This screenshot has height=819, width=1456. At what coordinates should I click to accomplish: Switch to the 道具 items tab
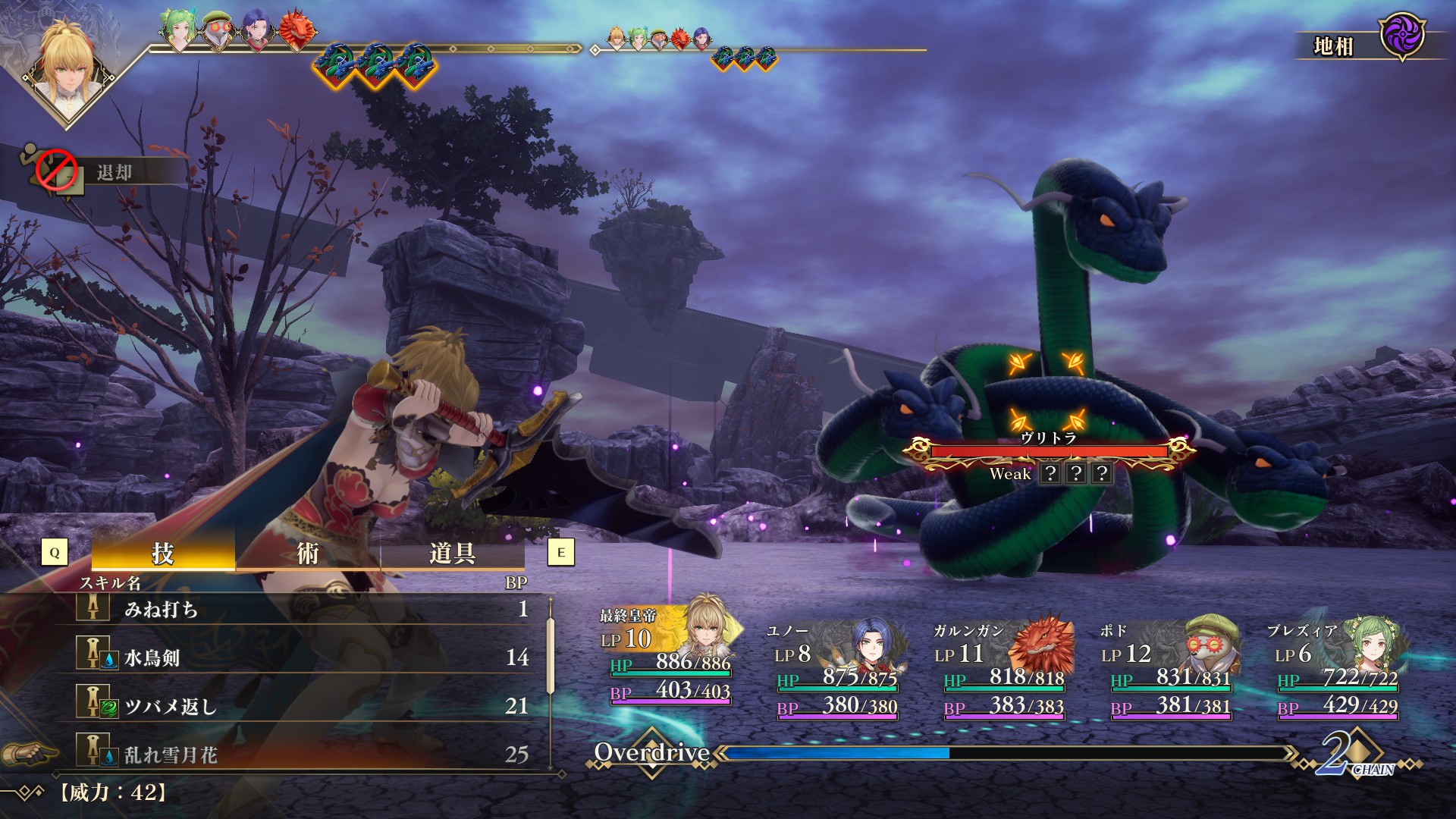point(452,554)
